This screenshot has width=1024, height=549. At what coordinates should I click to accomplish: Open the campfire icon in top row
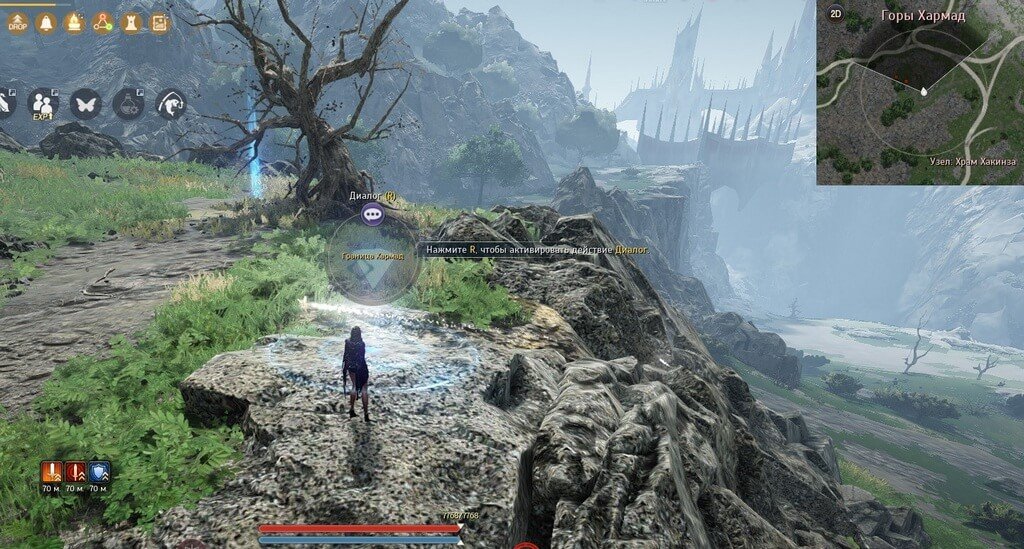(x=74, y=22)
